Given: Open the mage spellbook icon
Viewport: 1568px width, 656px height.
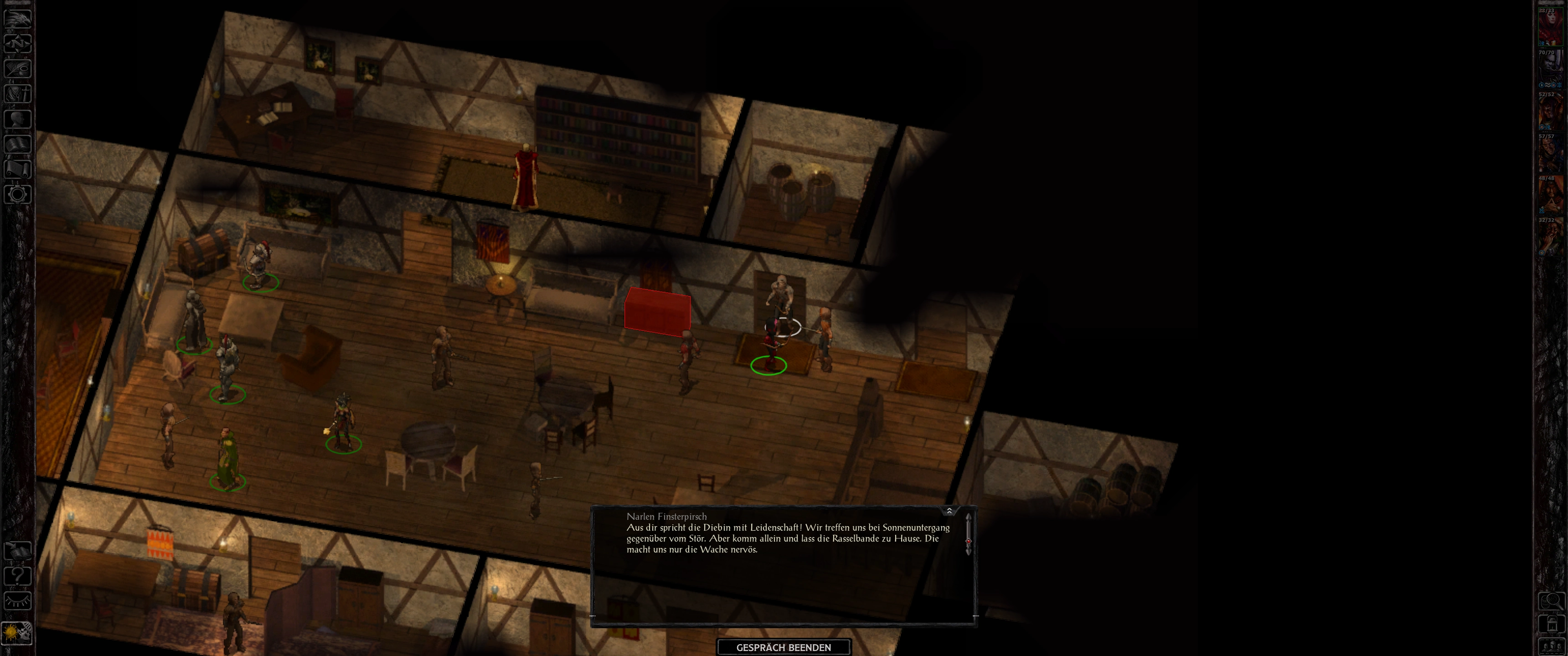Looking at the screenshot, I should 17,144.
